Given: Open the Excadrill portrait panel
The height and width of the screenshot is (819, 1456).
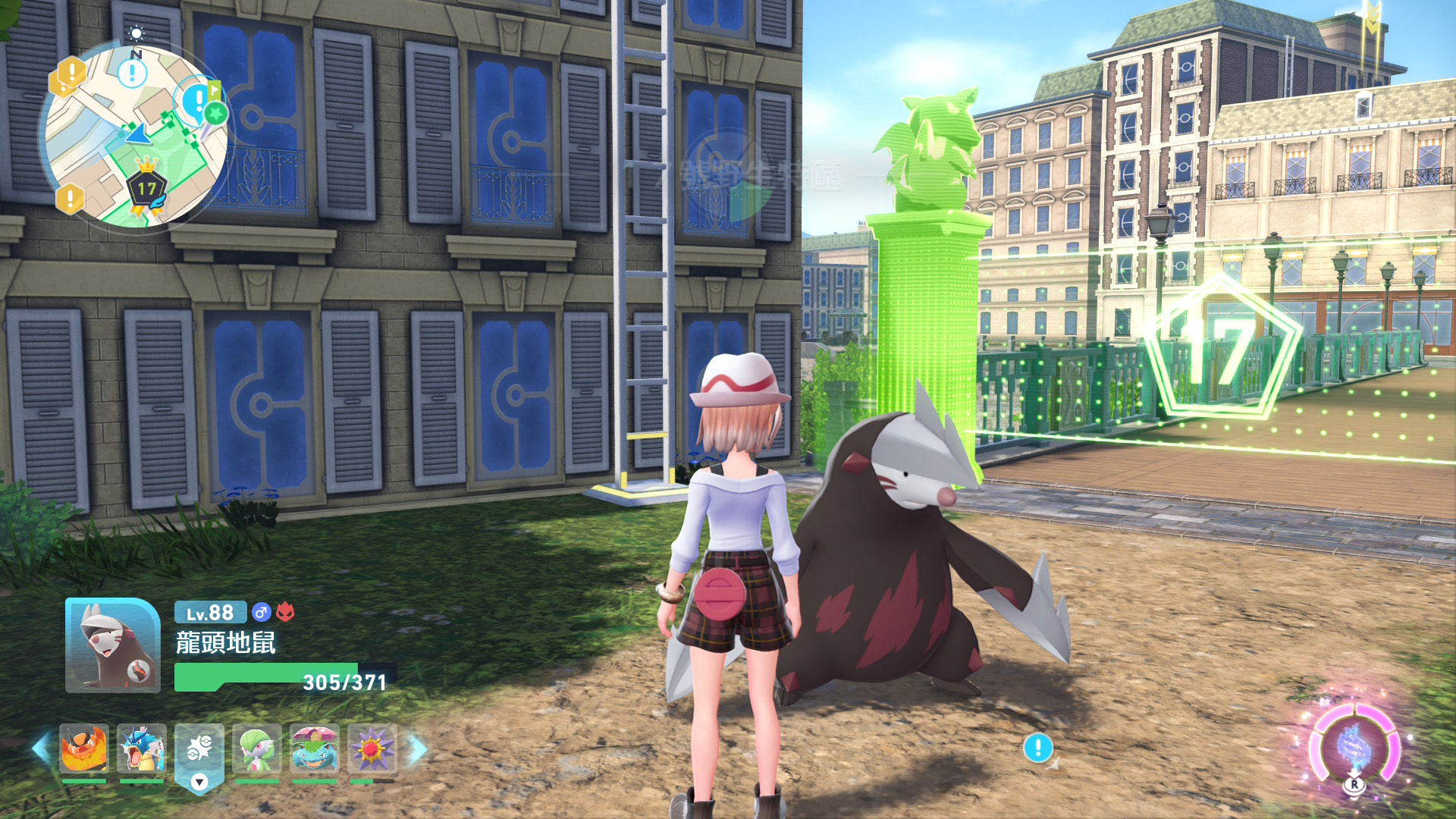Looking at the screenshot, I should tap(112, 645).
